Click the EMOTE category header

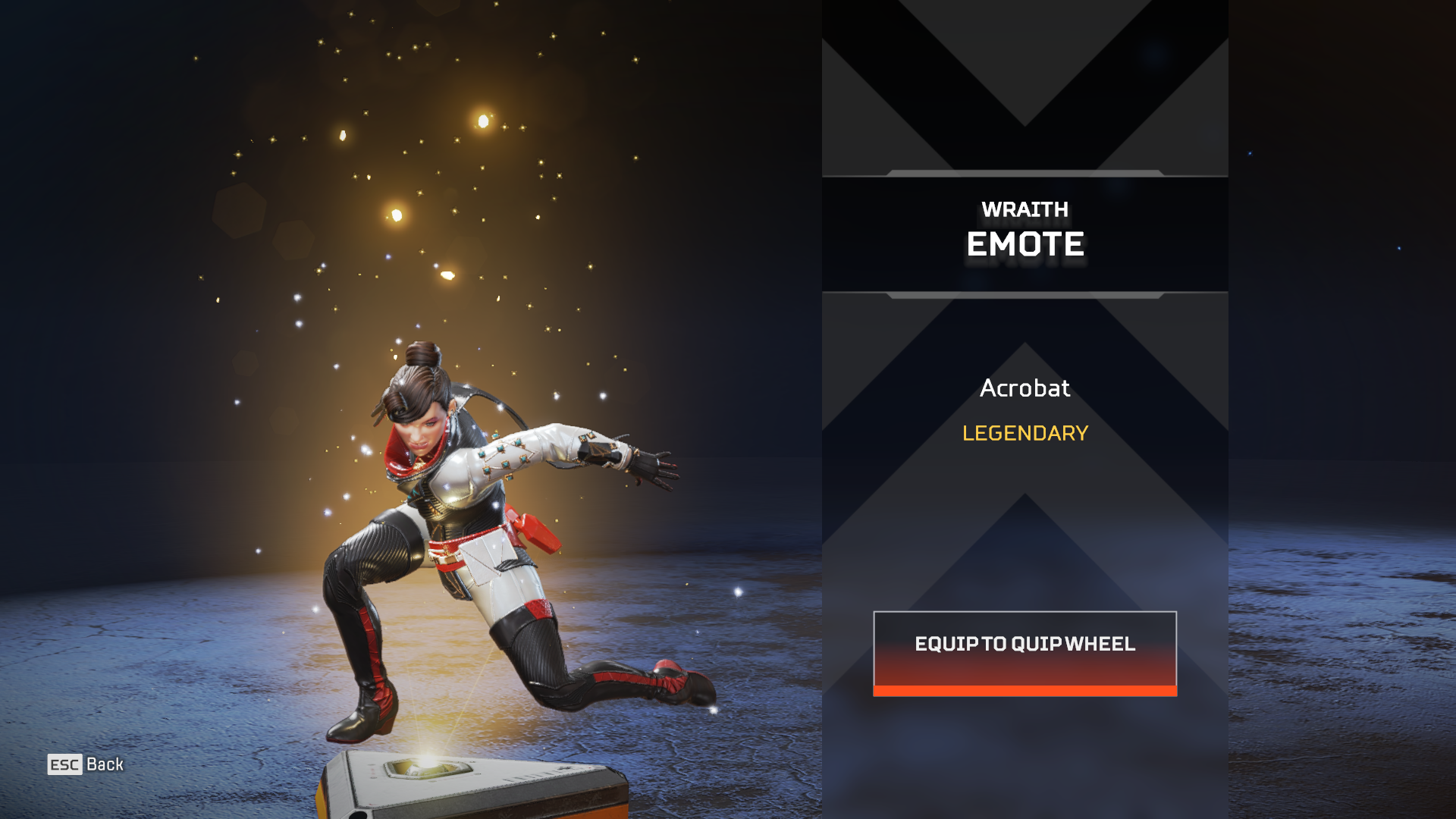(1025, 244)
